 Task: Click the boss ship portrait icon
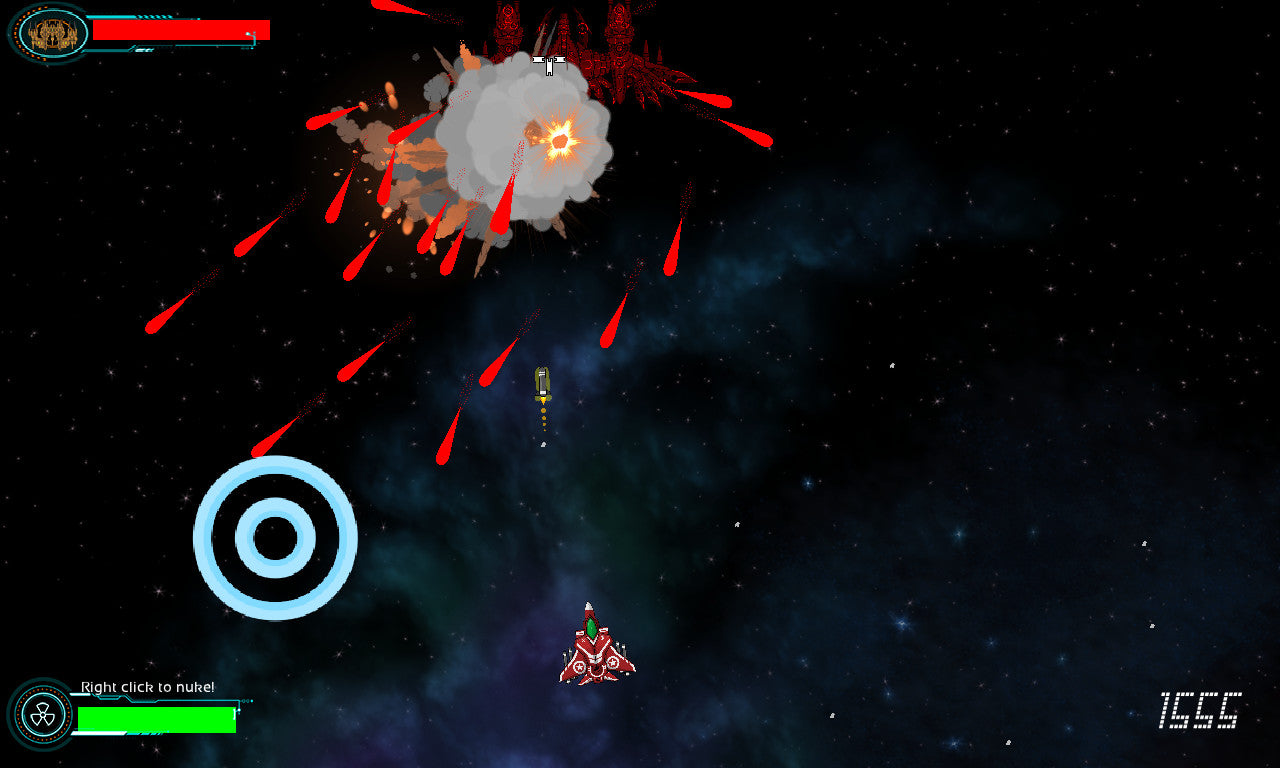(x=52, y=33)
